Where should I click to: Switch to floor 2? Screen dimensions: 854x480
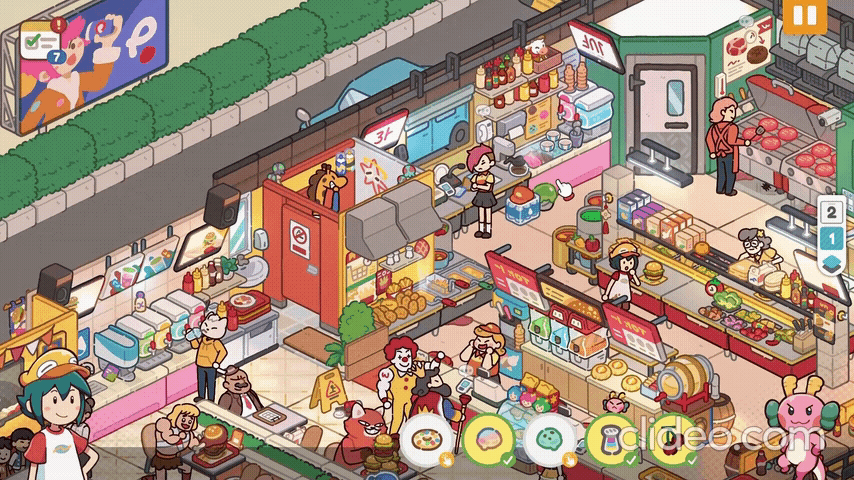coord(831,213)
